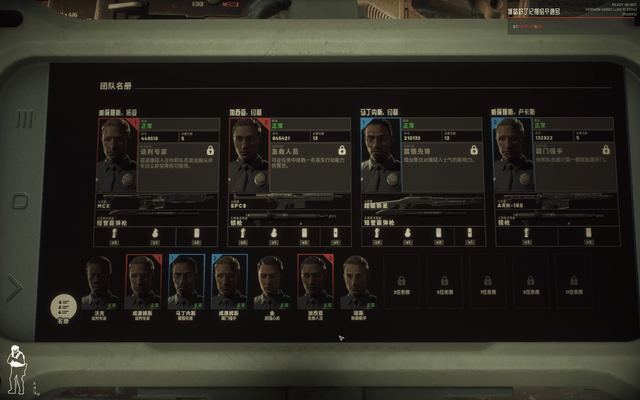Viewport: 640px width, 400px height.
Task: Click the arrow on the tablet's left edge
Action: [x=15, y=288]
